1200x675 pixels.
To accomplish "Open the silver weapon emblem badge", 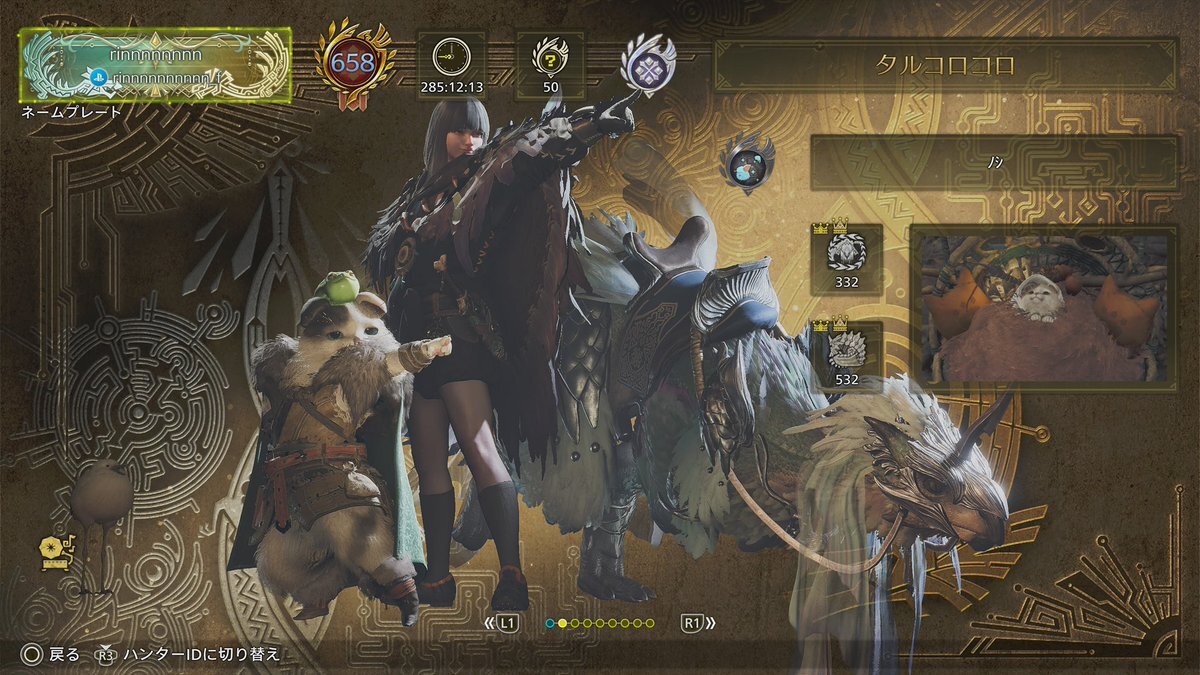I will click(x=641, y=63).
